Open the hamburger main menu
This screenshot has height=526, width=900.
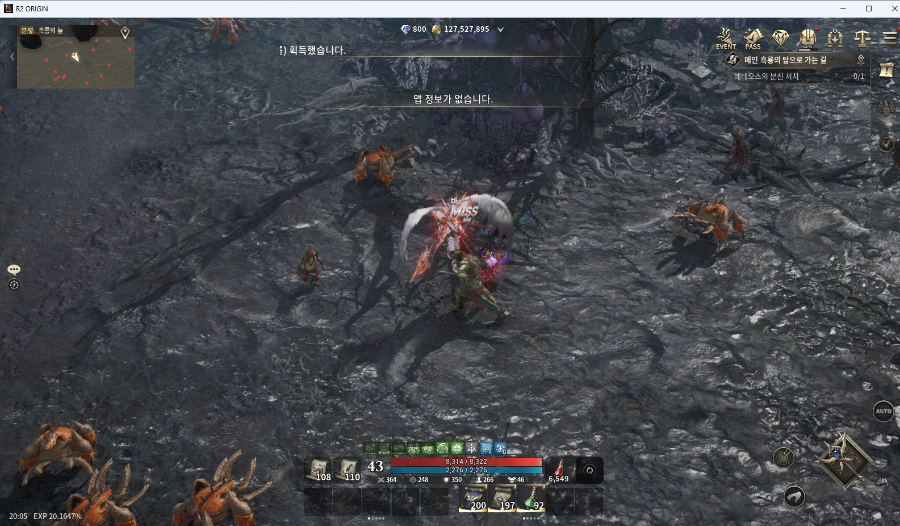(888, 38)
